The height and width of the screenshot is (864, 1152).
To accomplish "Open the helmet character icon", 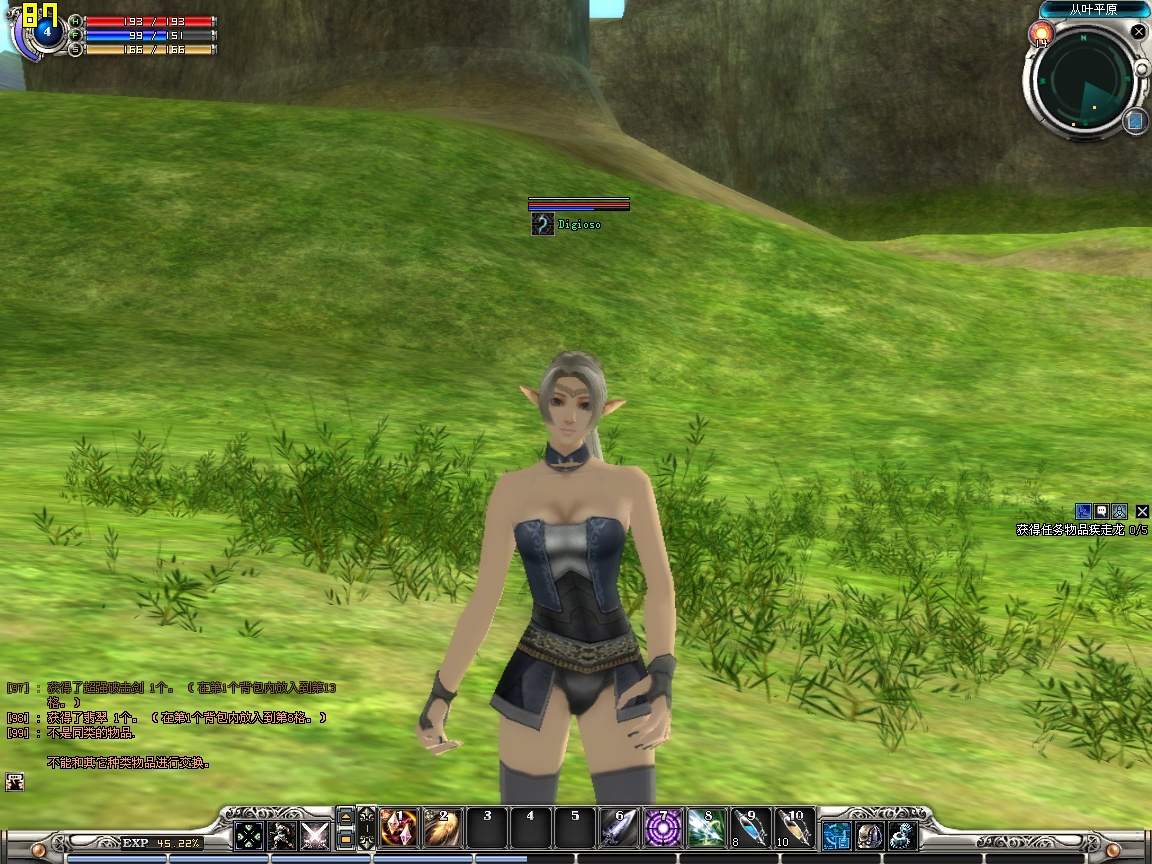I will pos(870,835).
